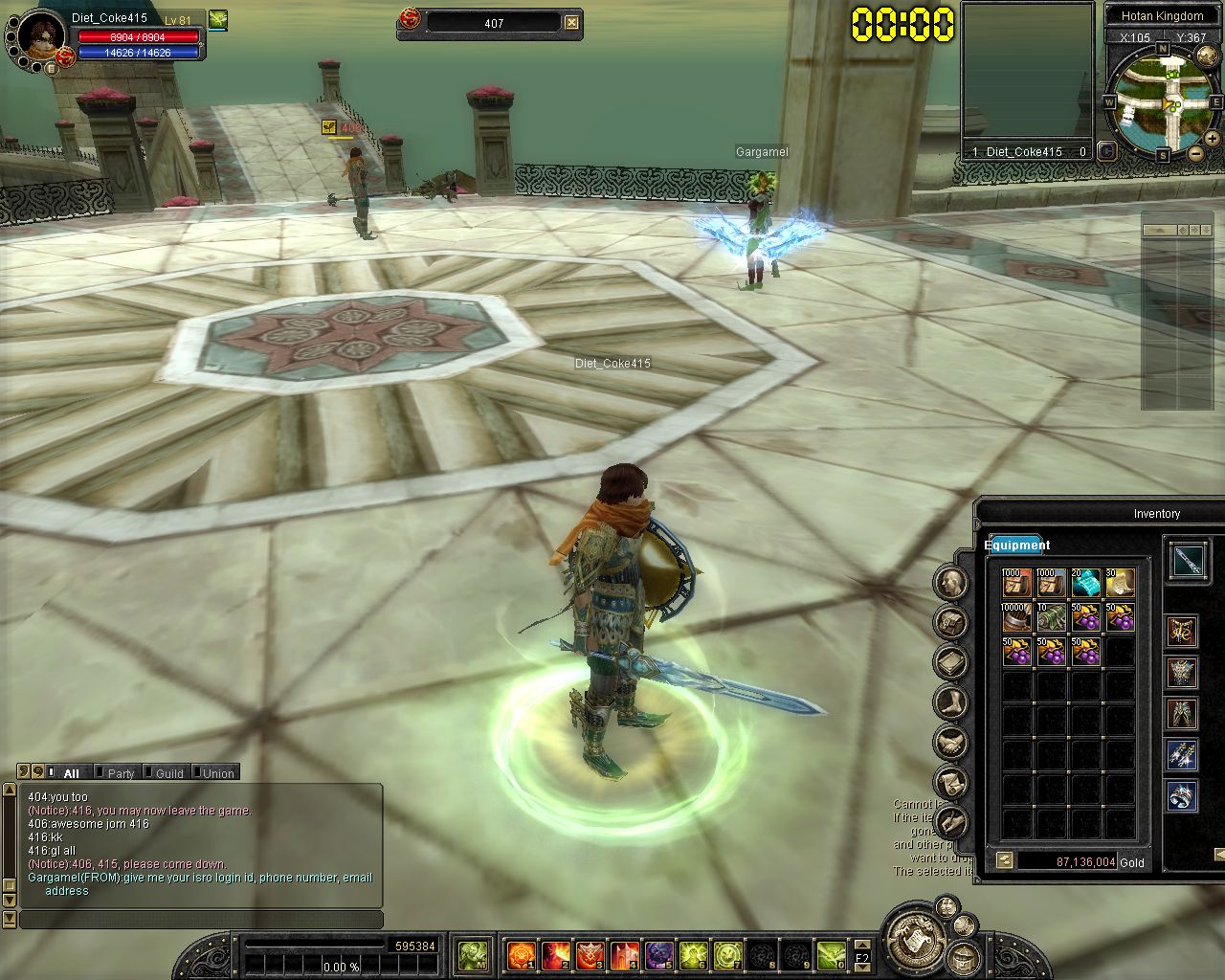Use the purple skill in hotbar slot 5
This screenshot has height=980, width=1225.
[x=658, y=955]
